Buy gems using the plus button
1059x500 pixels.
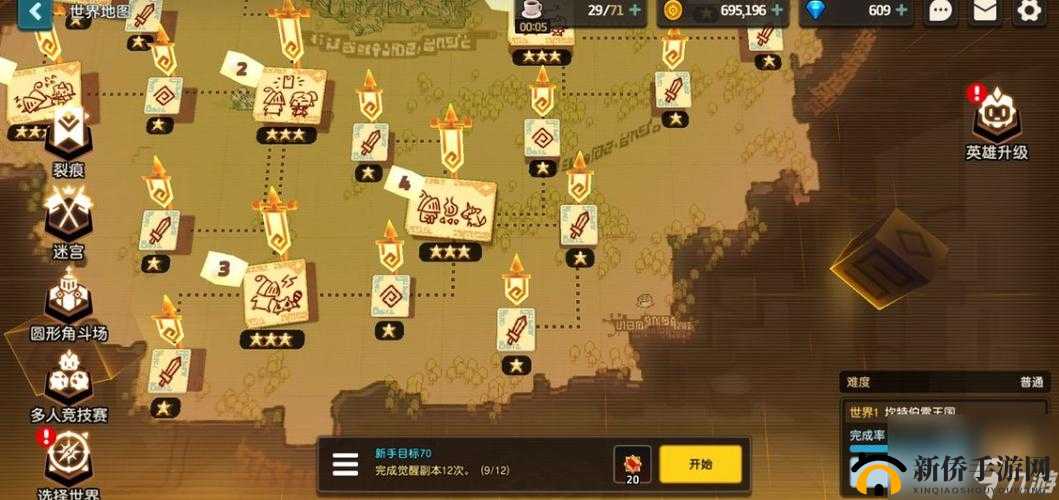902,11
